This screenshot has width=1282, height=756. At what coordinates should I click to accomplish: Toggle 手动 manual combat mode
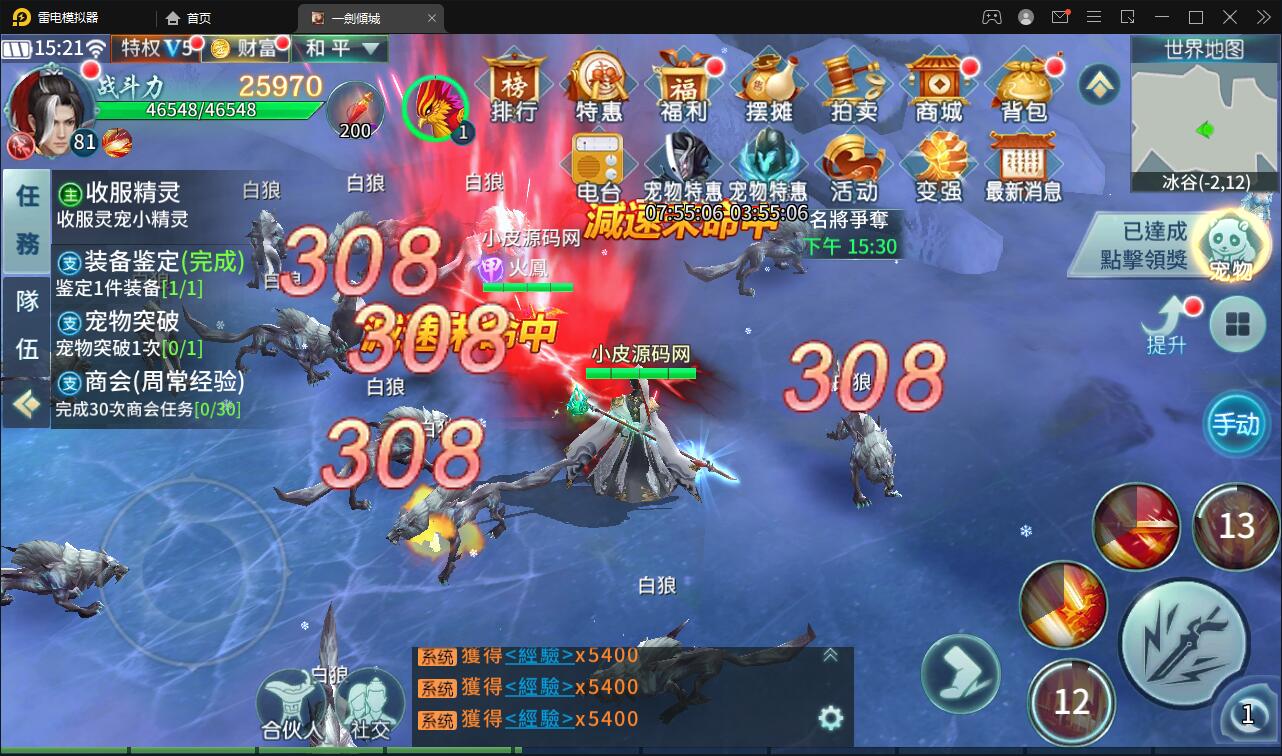pos(1237,424)
